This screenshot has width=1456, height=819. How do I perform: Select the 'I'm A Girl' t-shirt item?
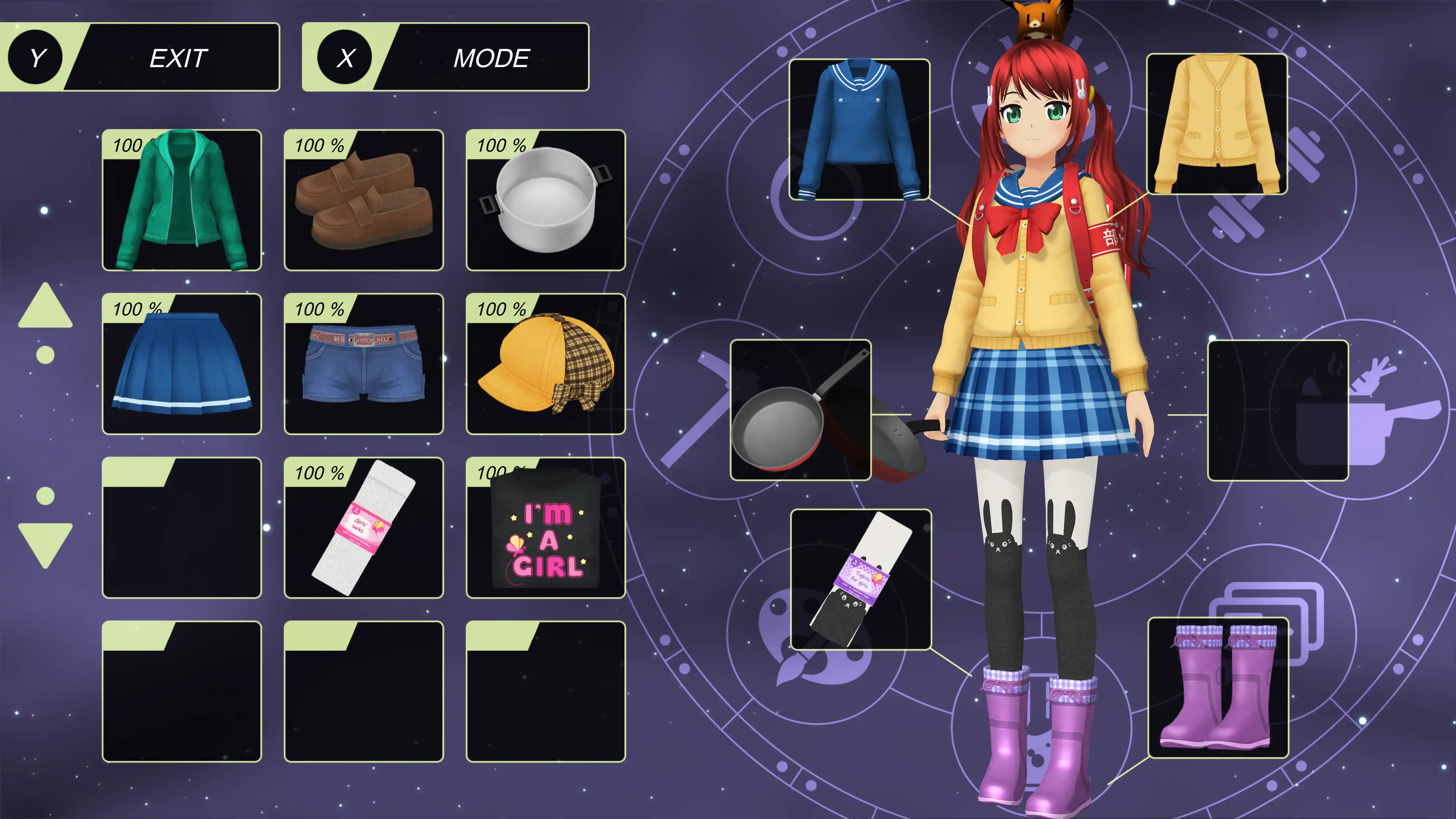[546, 529]
